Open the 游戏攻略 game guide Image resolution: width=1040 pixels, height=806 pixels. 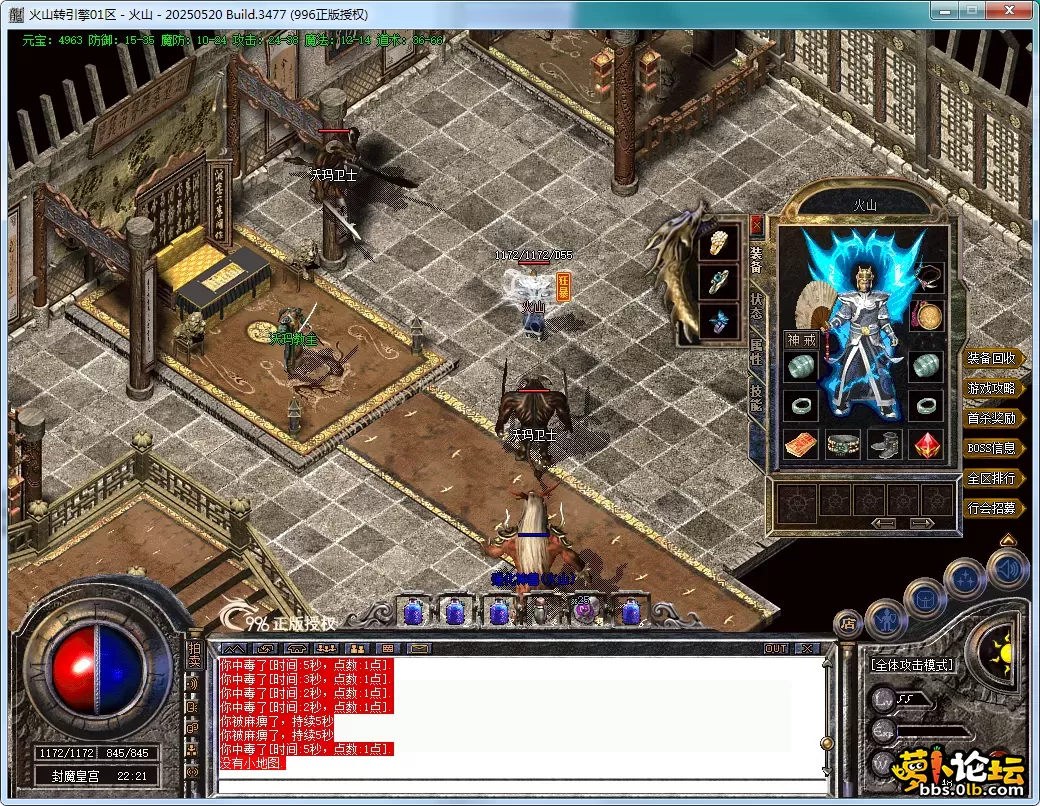tap(993, 388)
